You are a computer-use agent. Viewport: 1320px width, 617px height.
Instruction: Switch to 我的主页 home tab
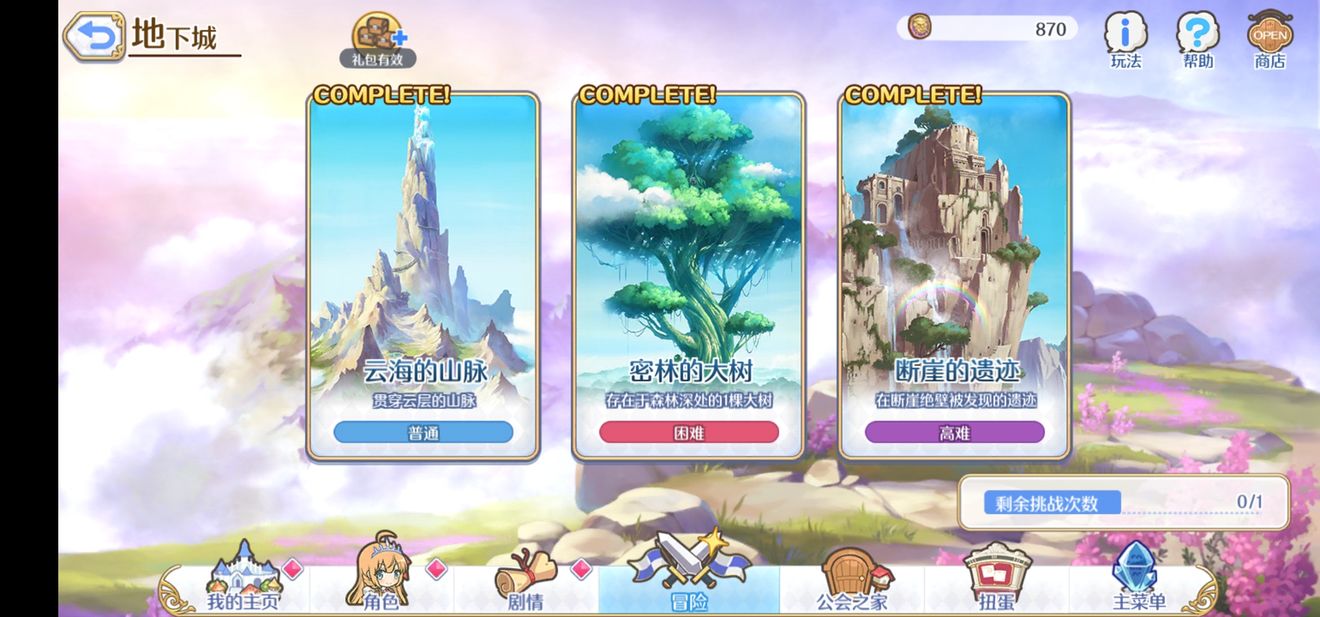tap(243, 580)
